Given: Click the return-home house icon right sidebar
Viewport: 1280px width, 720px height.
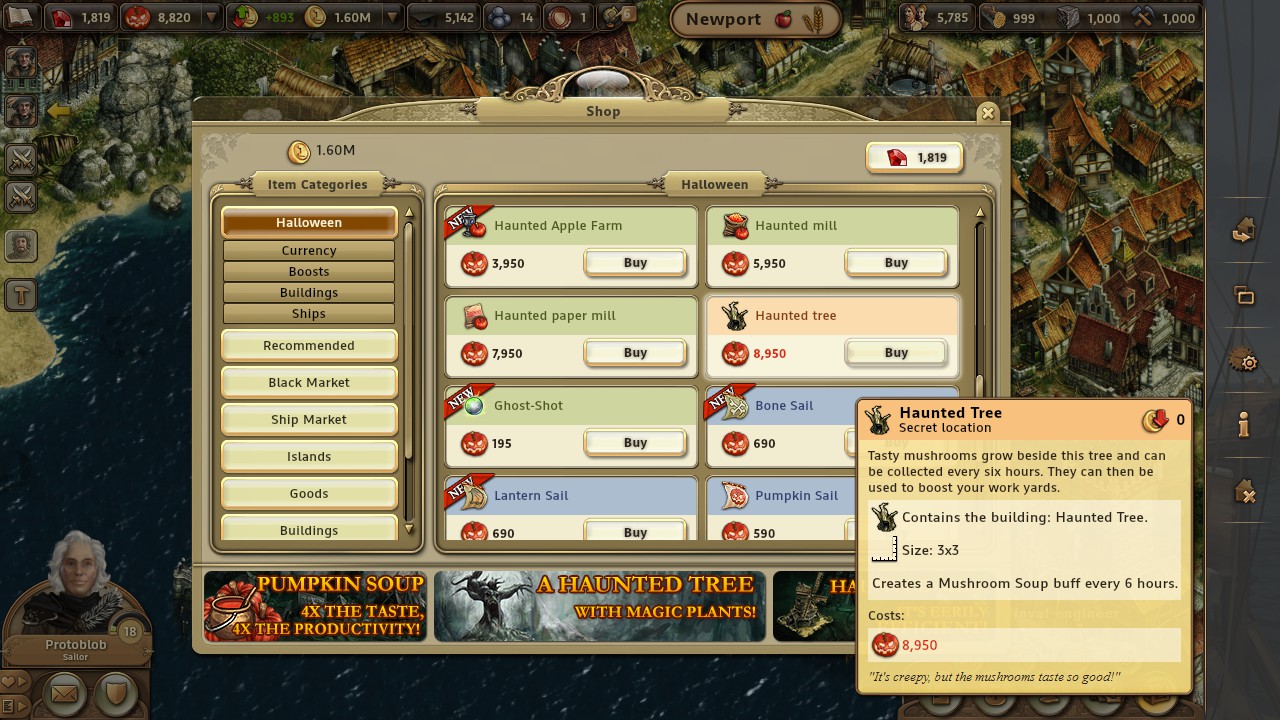Looking at the screenshot, I should (x=1244, y=231).
